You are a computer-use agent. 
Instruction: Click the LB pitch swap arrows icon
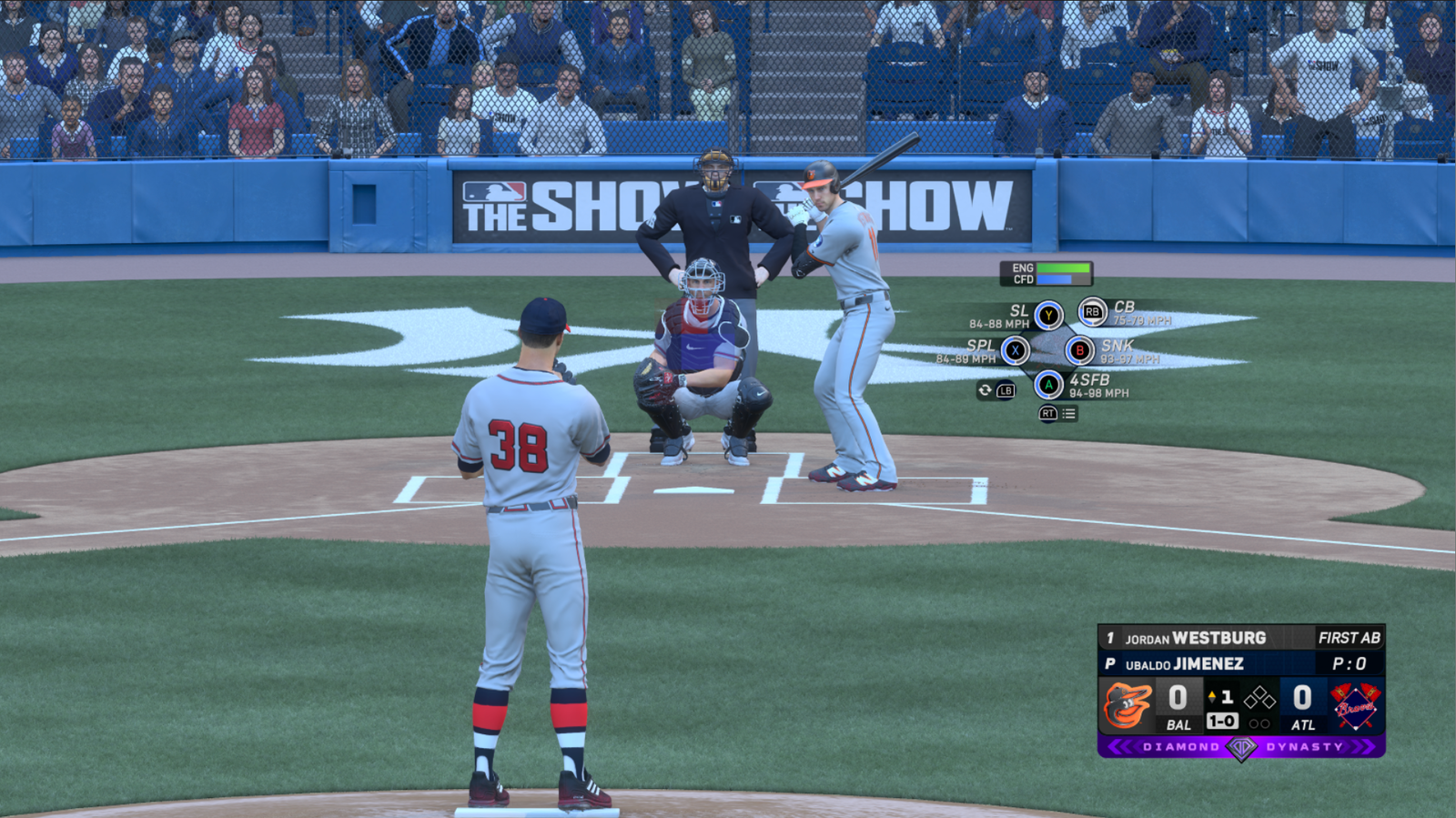point(1005,389)
